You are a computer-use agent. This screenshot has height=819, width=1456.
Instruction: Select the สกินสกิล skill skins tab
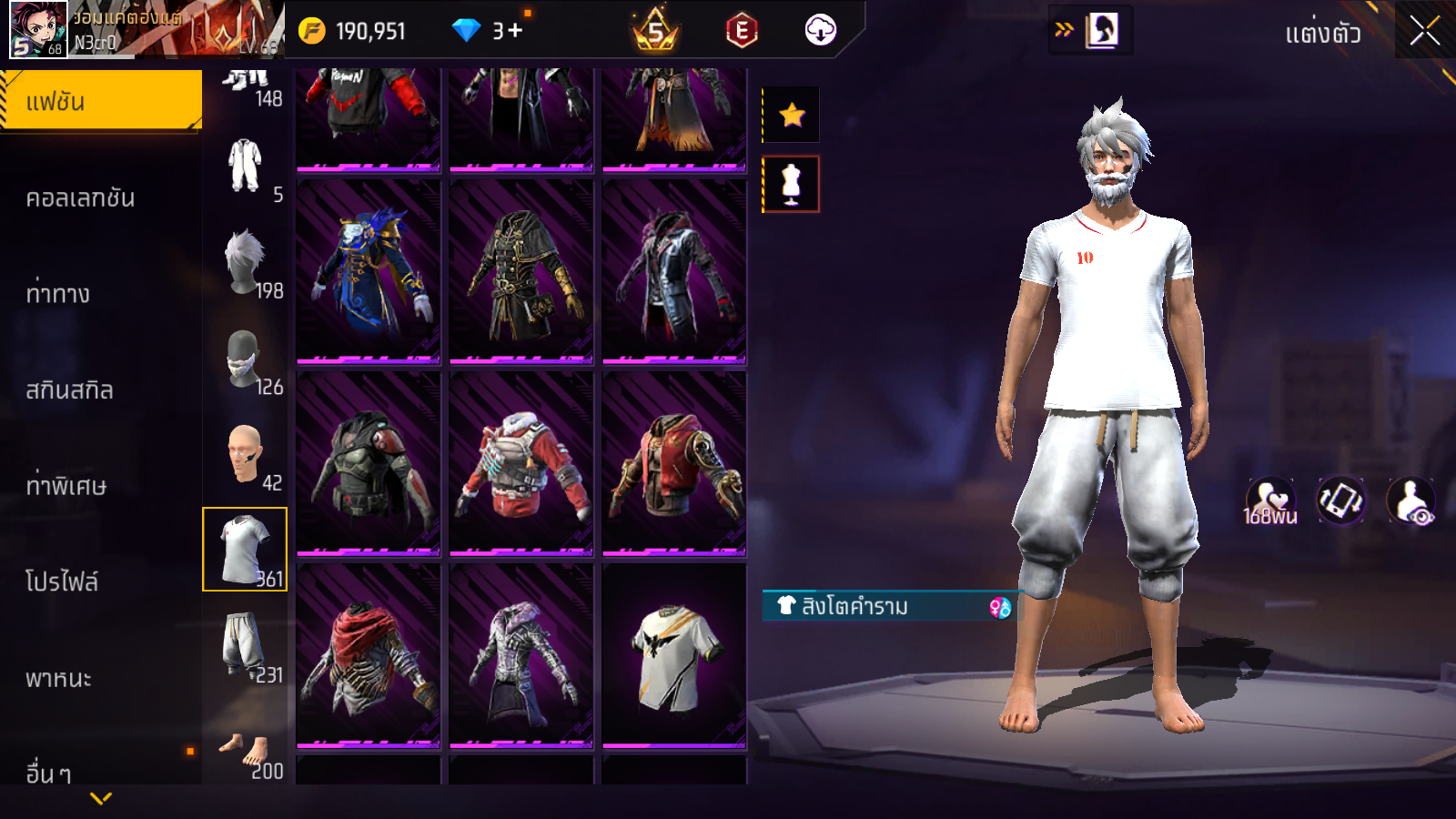(x=70, y=390)
